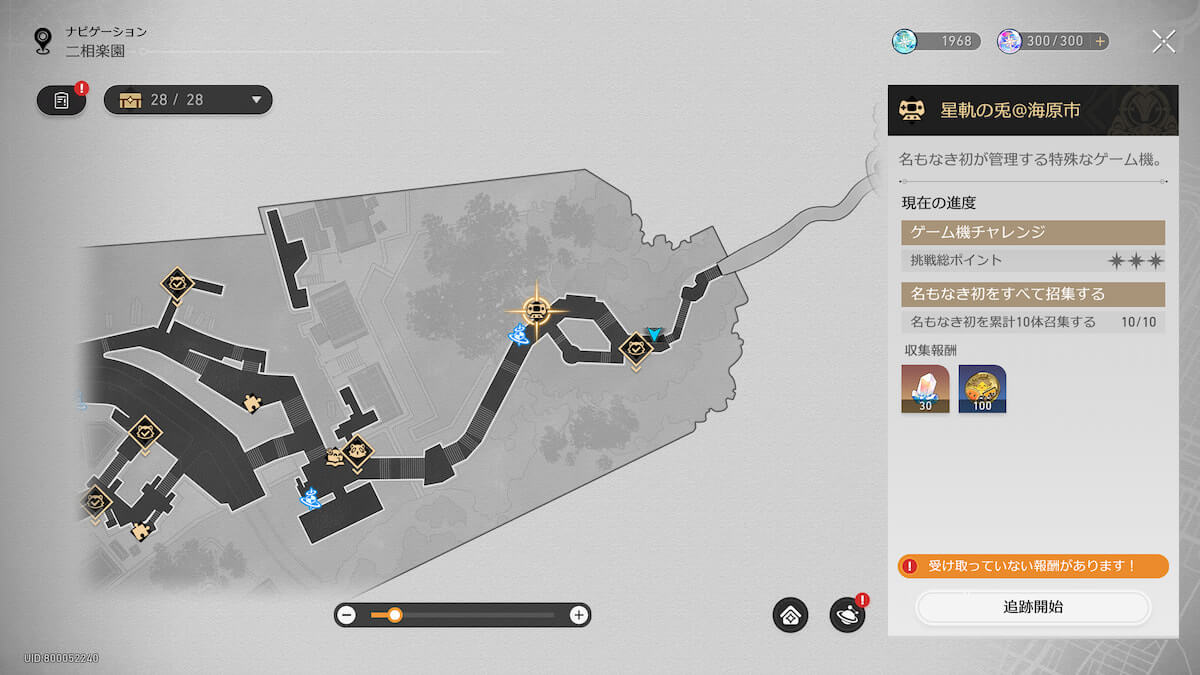Open the layered diamond floor selector icon

(790, 615)
